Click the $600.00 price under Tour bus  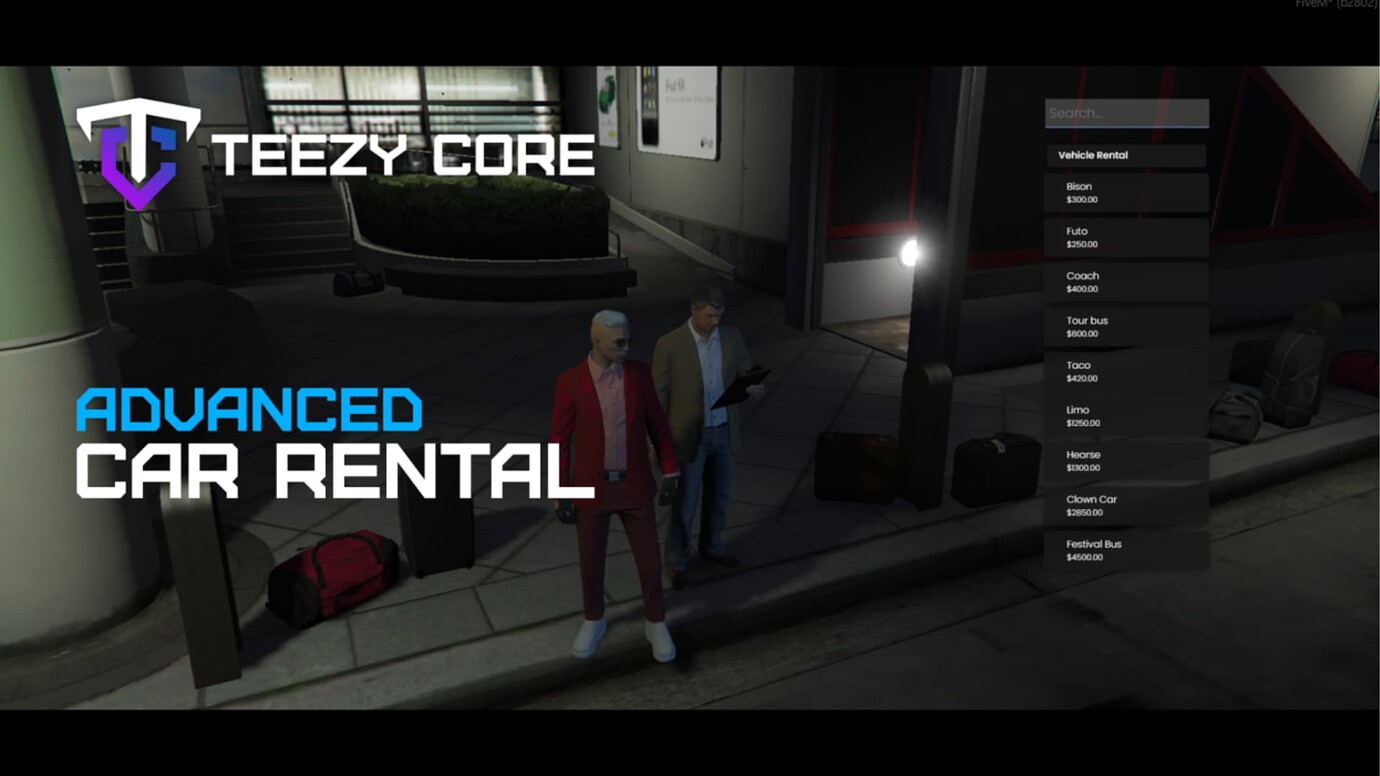pos(1082,333)
